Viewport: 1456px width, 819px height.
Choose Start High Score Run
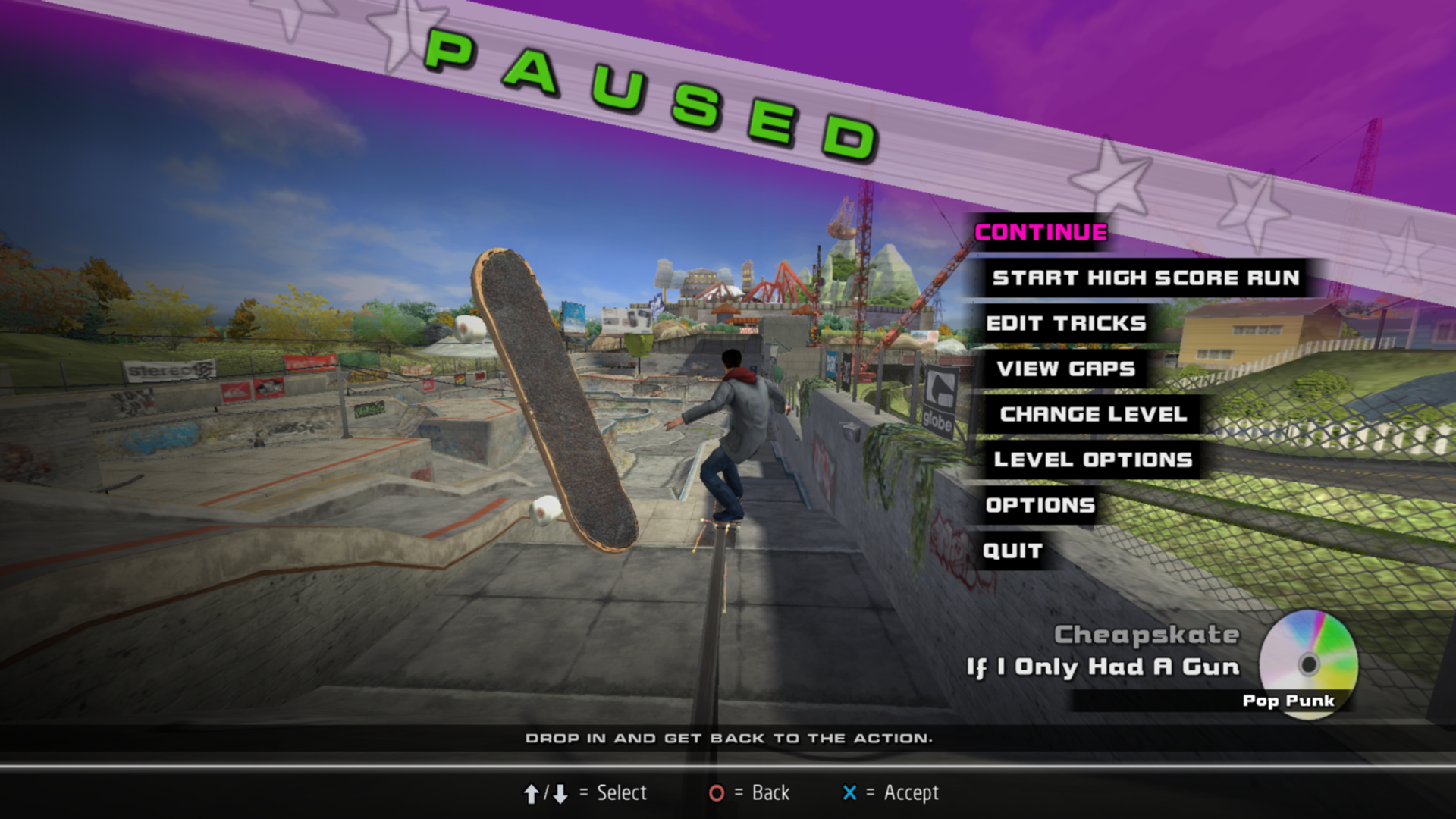coord(1145,278)
